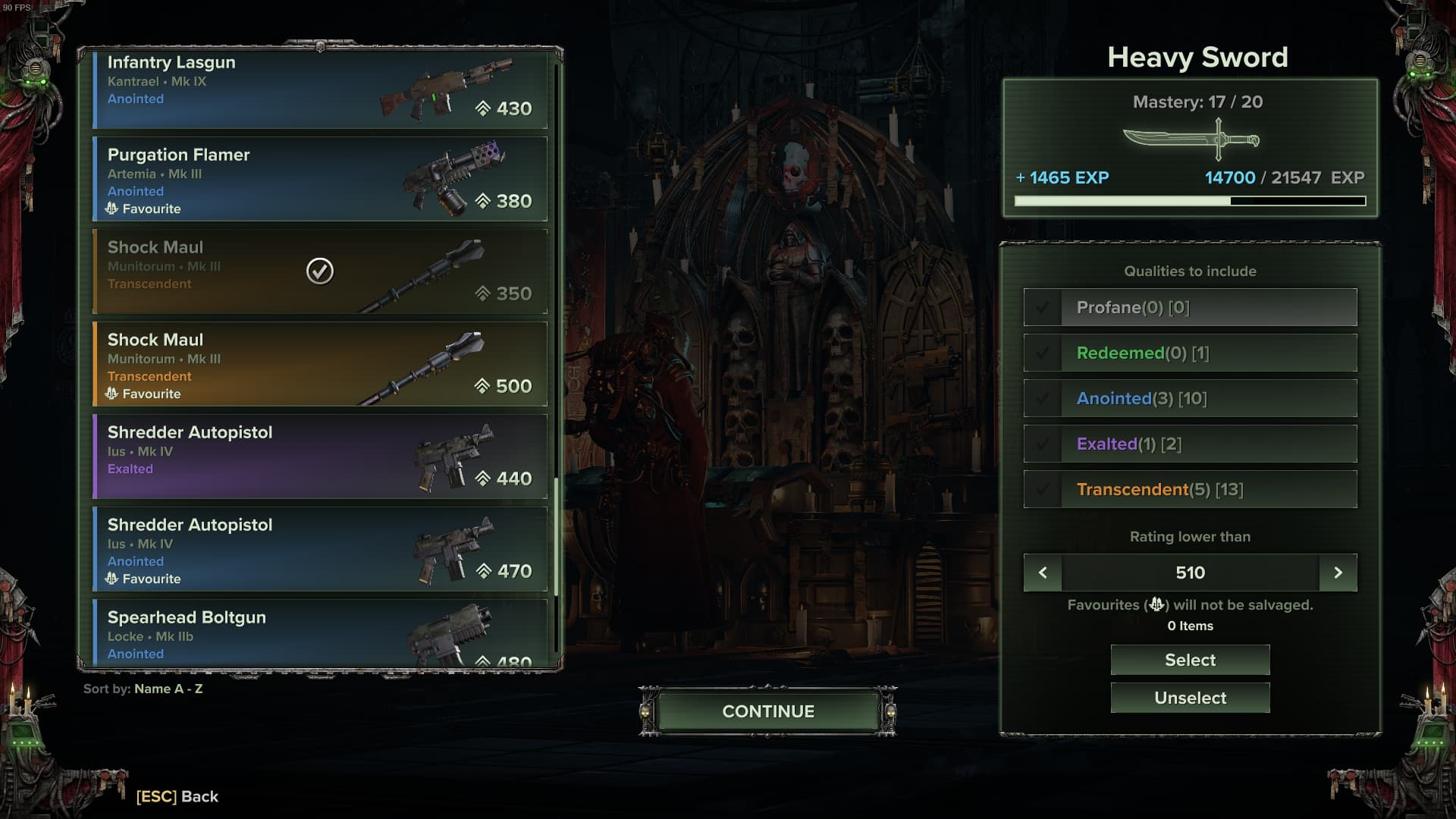Click the Unselect button

click(x=1190, y=698)
